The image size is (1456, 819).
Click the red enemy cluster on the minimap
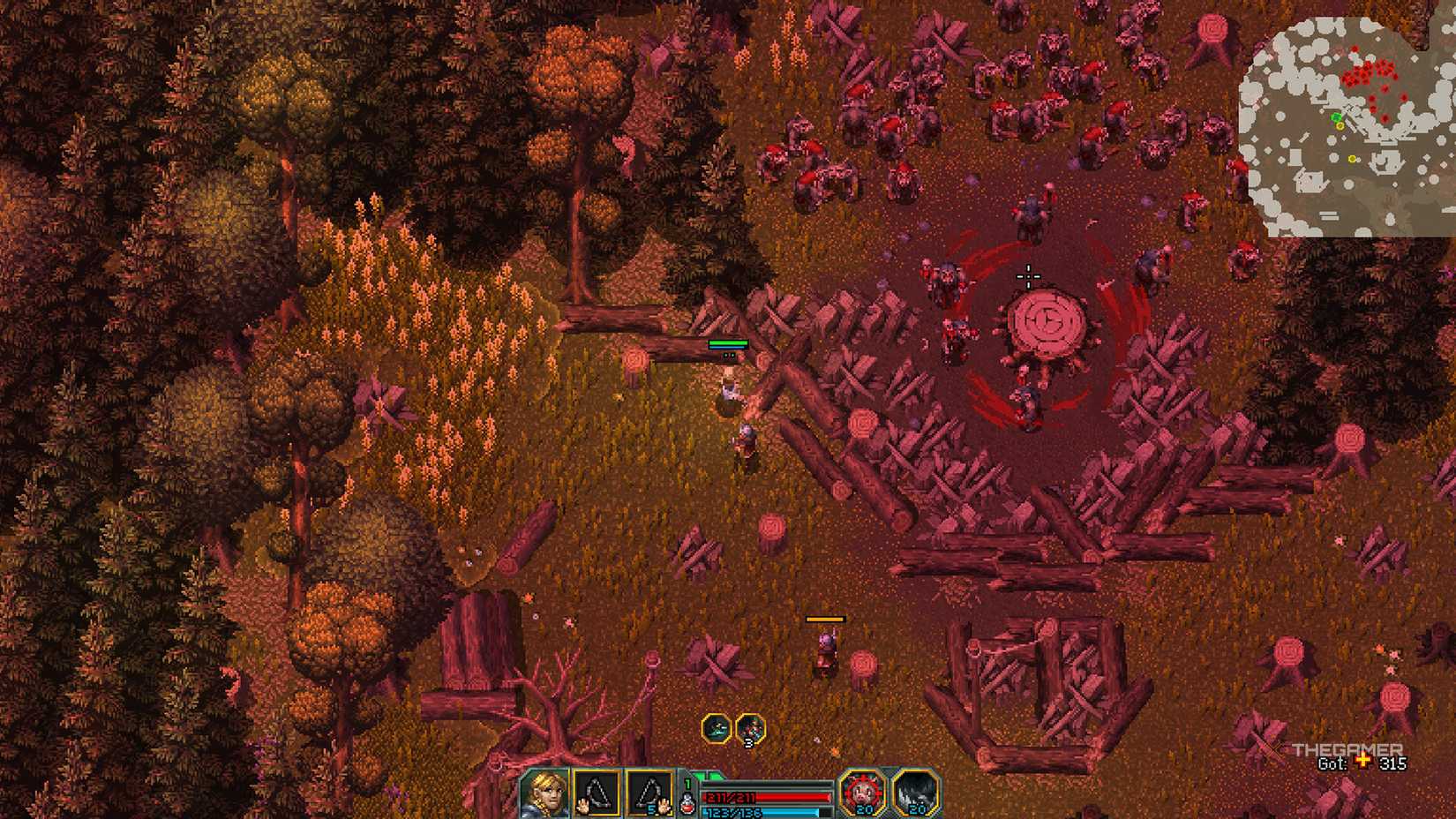(x=1369, y=72)
